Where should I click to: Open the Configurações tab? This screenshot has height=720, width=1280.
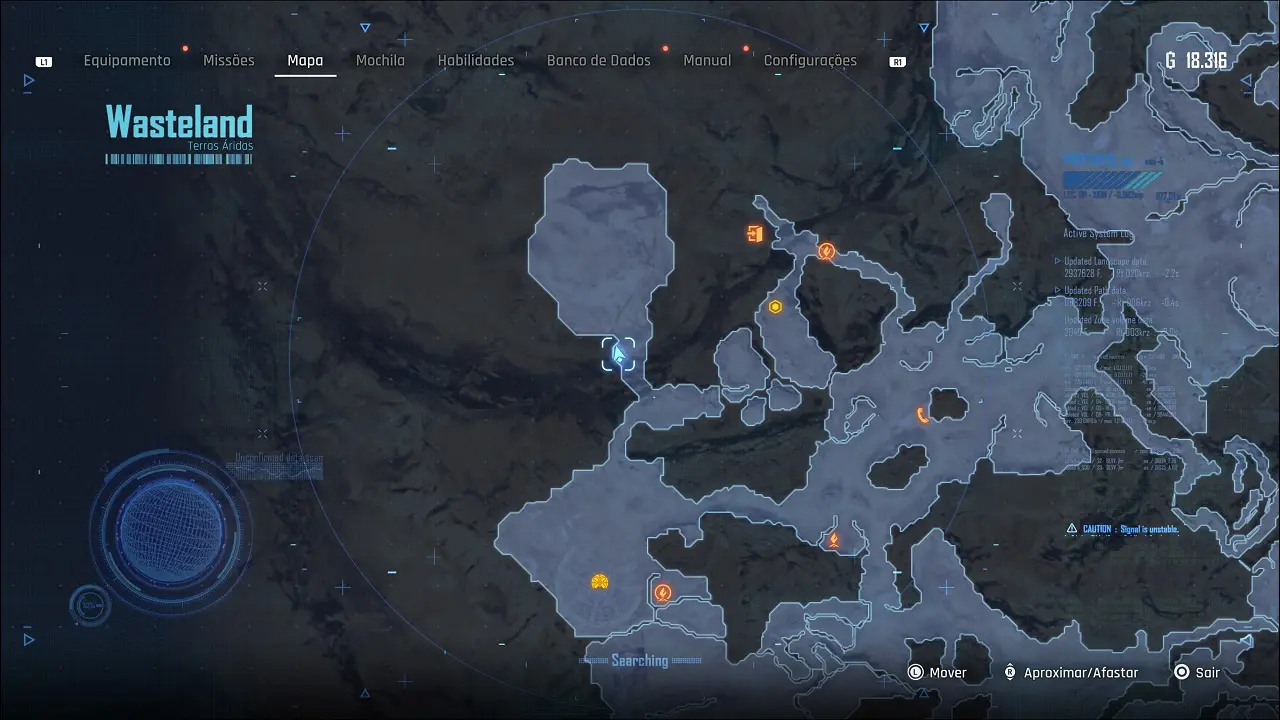pos(810,61)
